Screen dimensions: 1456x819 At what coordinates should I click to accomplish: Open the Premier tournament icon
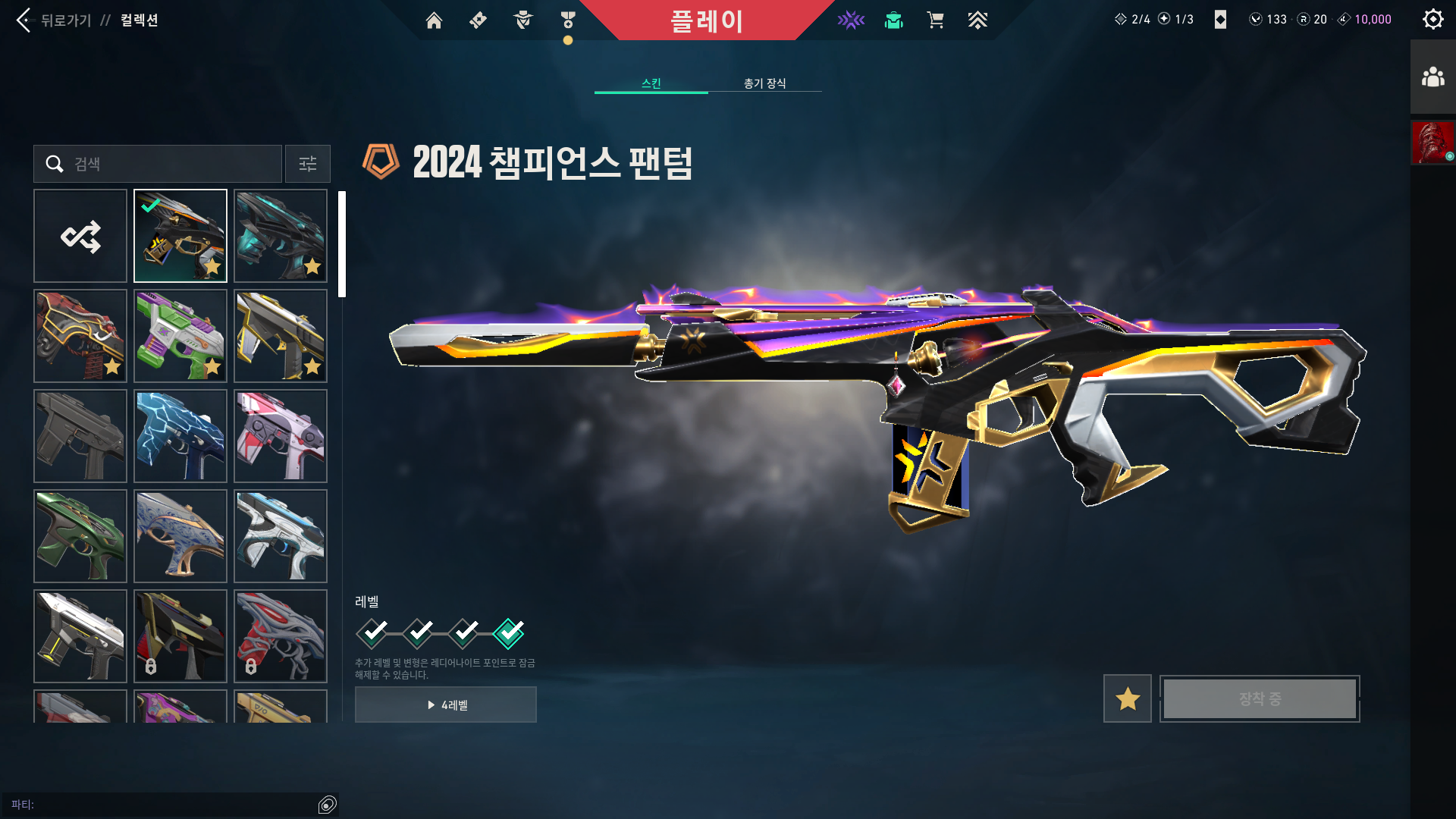click(x=978, y=20)
